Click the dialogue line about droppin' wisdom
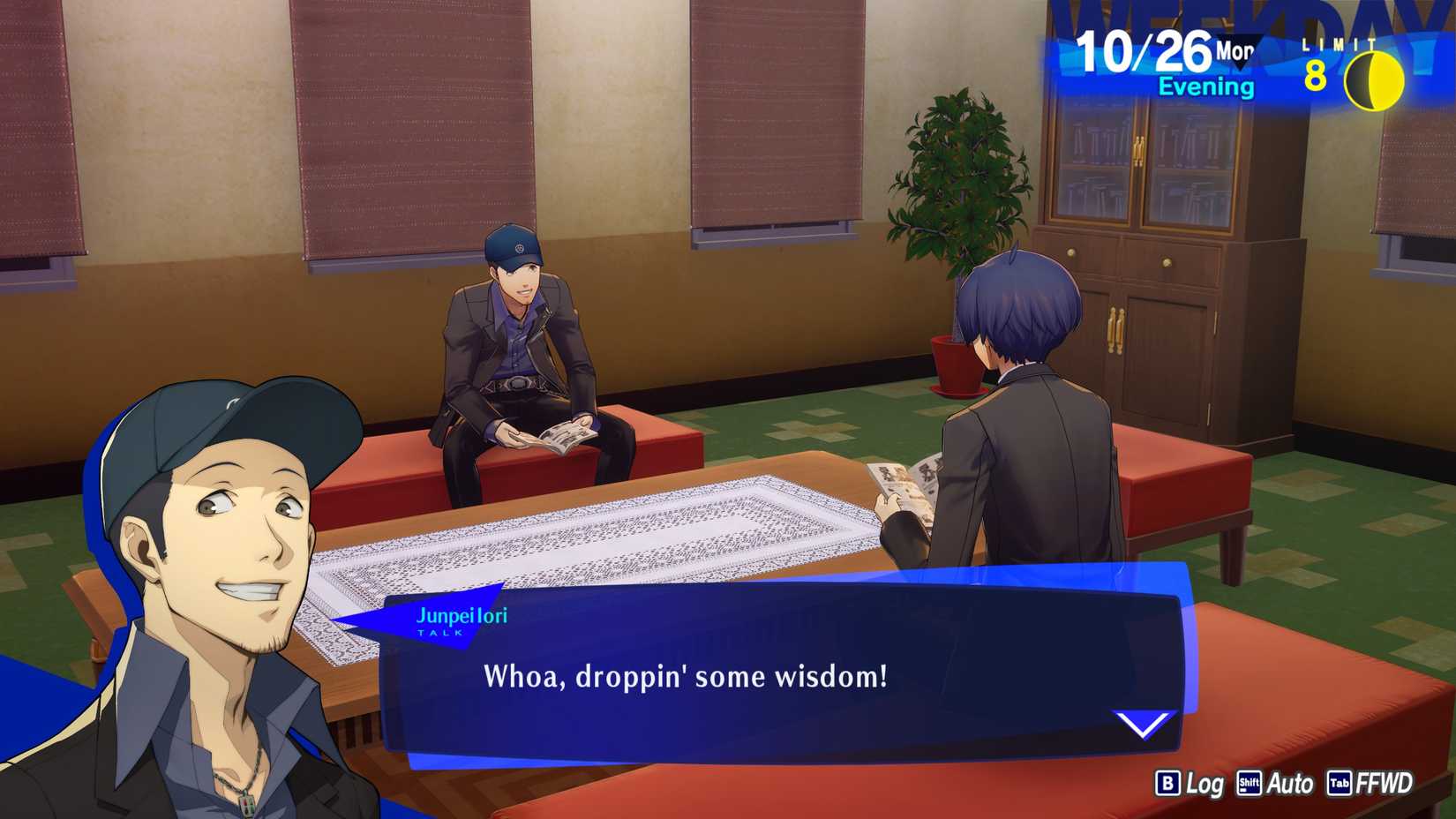Image resolution: width=1456 pixels, height=819 pixels. (x=687, y=676)
